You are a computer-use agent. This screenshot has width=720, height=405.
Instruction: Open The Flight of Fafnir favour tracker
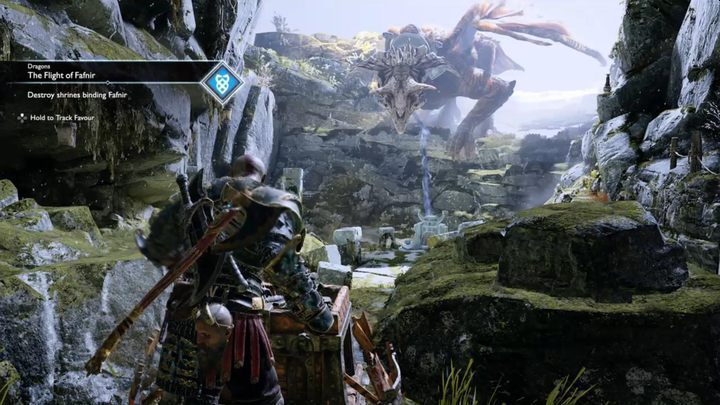click(x=61, y=75)
